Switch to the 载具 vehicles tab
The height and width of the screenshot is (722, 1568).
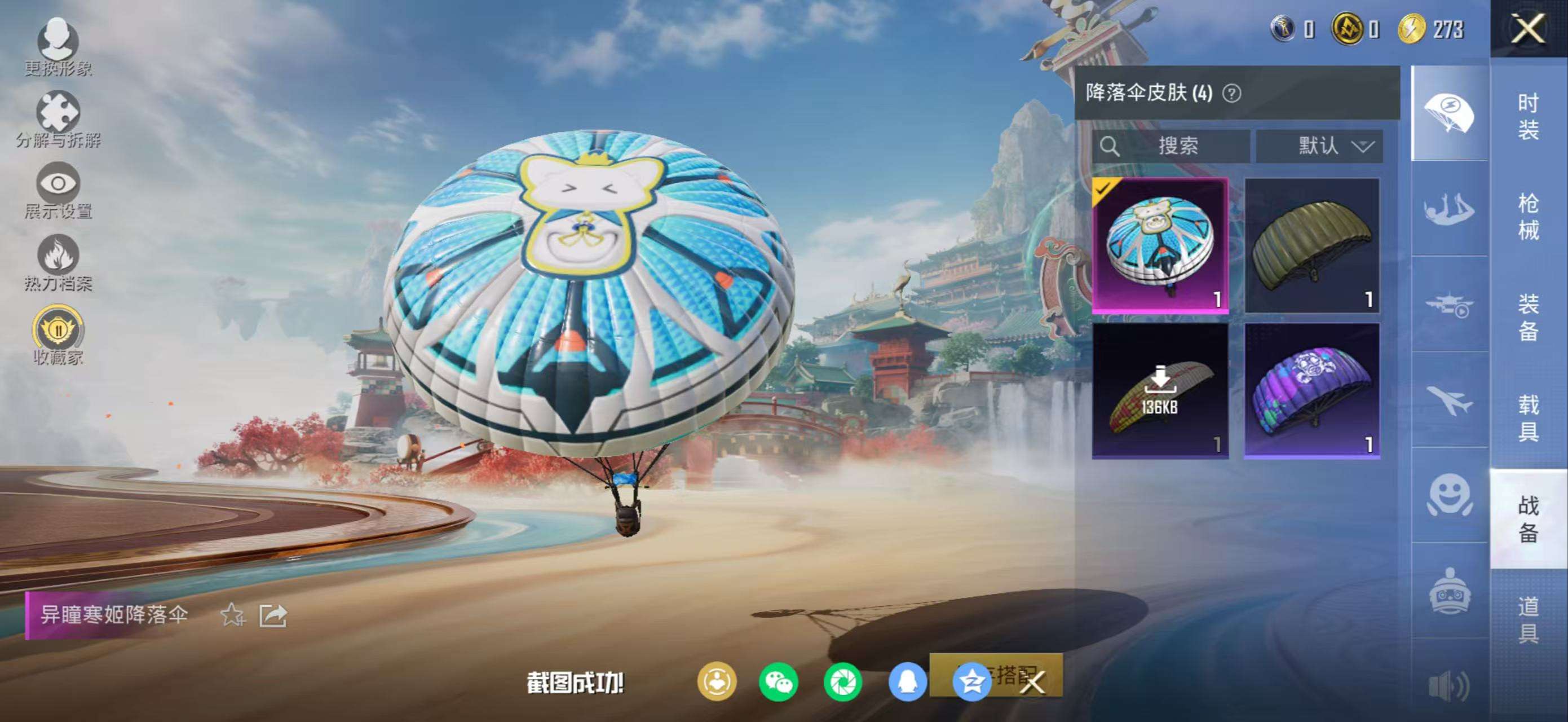[1528, 417]
